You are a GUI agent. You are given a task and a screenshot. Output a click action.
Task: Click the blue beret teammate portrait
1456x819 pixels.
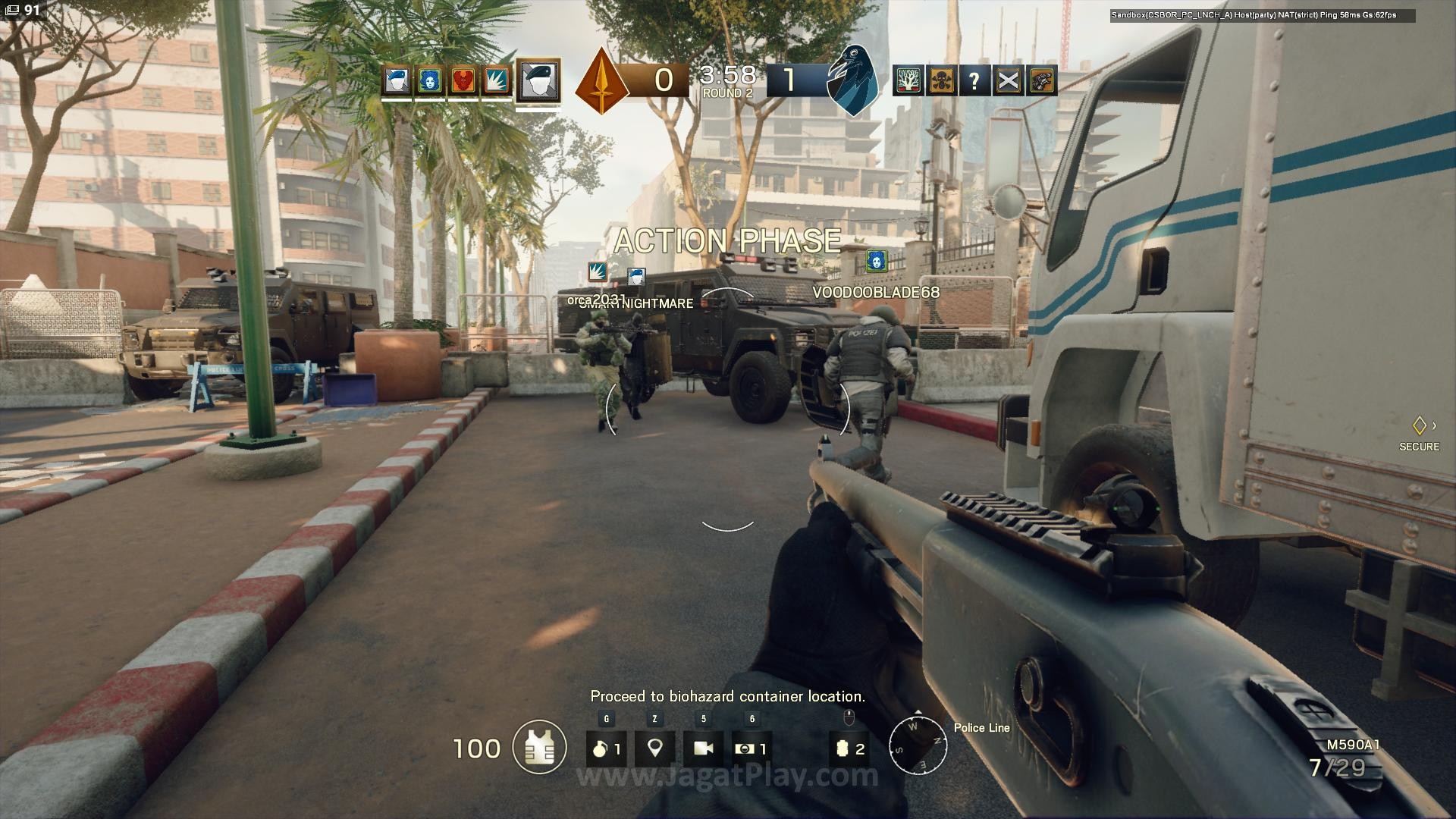397,80
